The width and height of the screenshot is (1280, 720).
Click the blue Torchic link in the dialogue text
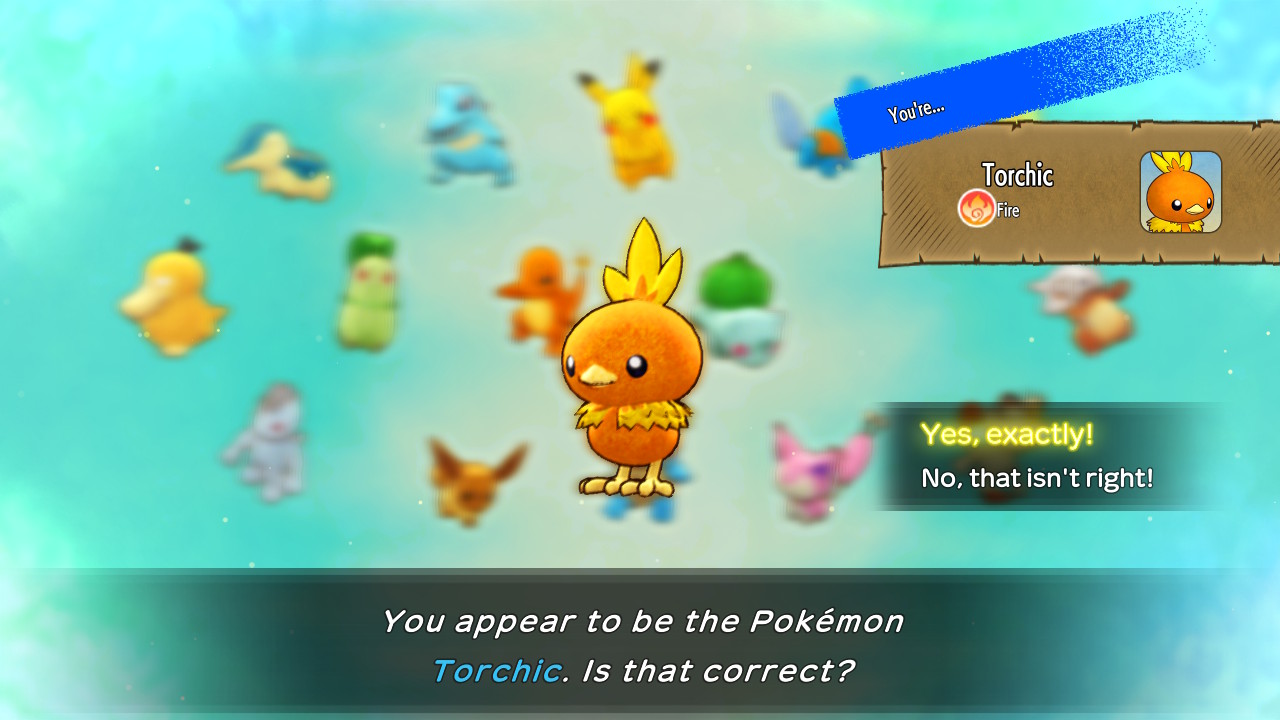pos(497,671)
